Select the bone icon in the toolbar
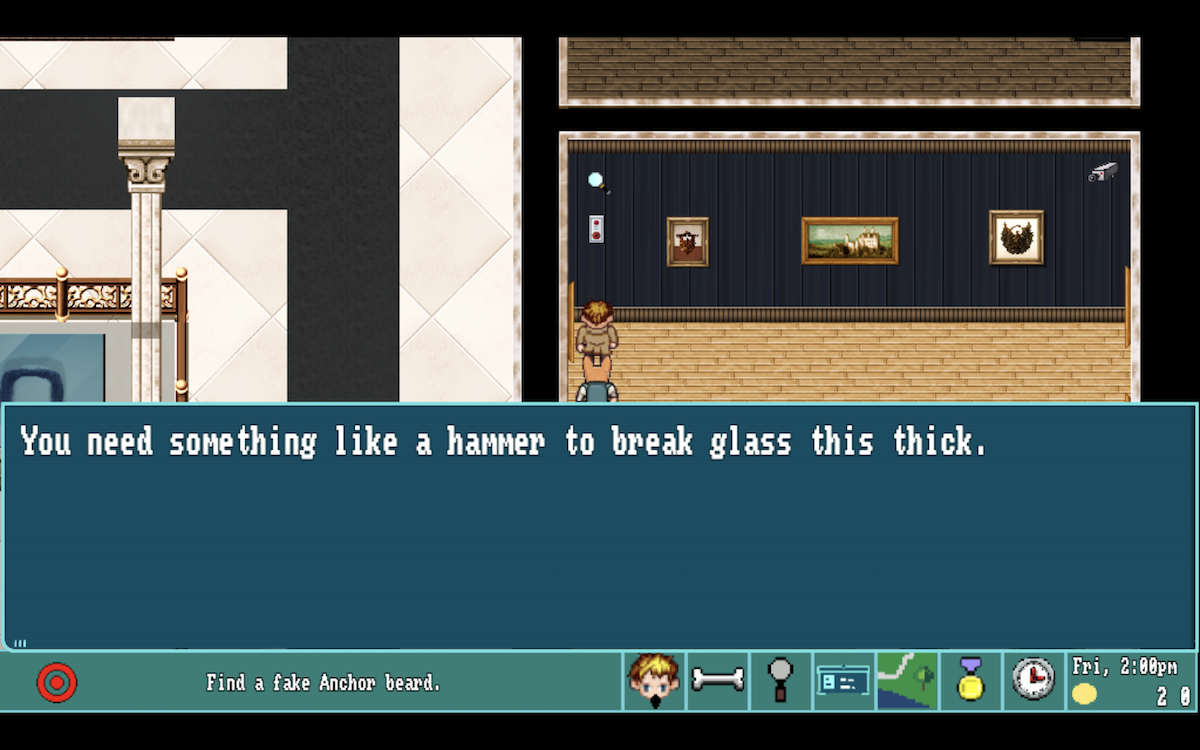The image size is (1200, 750). point(718,681)
